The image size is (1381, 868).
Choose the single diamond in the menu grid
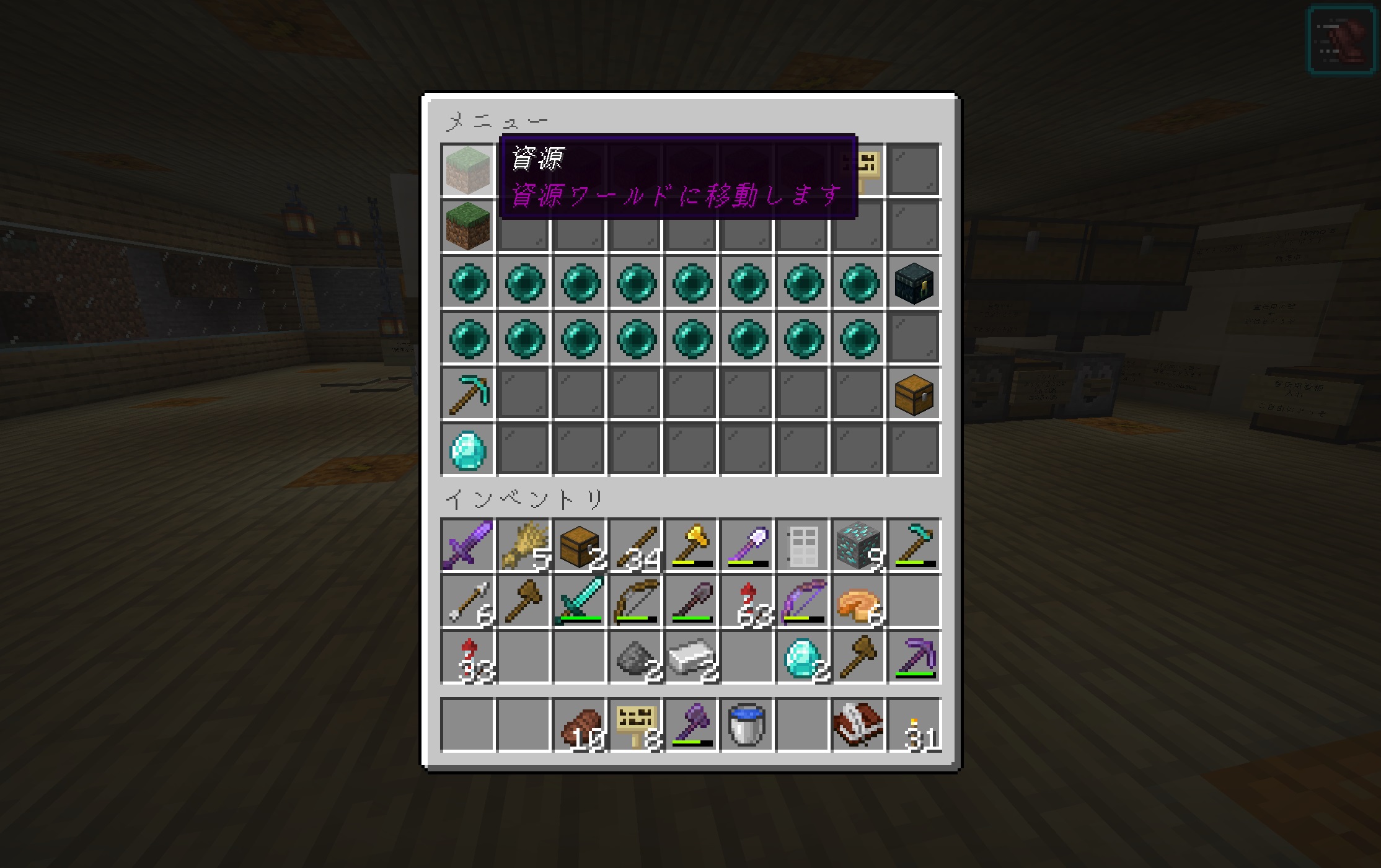468,450
